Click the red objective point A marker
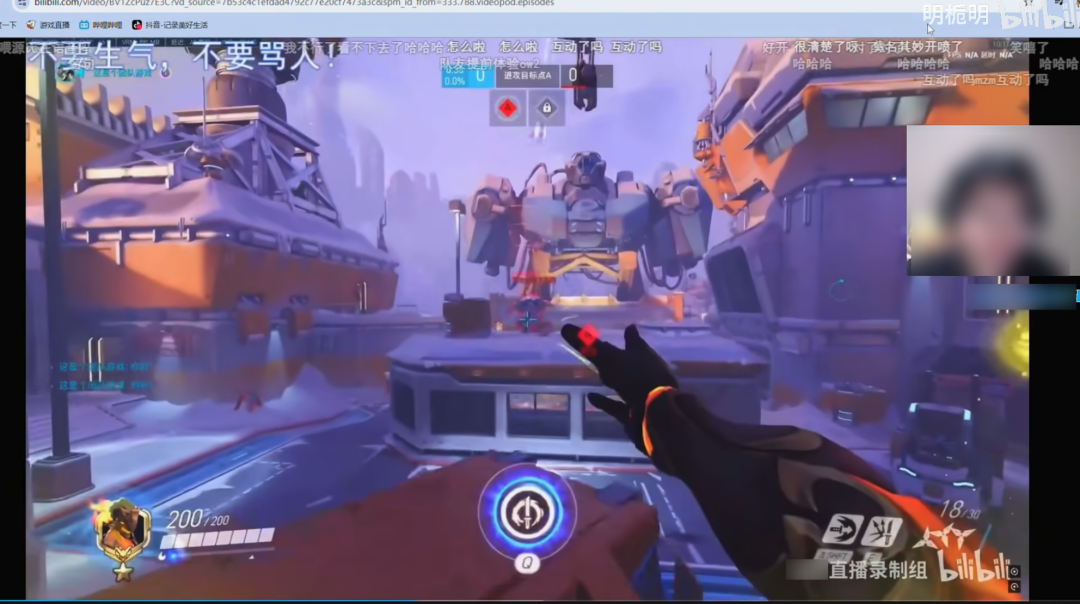1080x604 pixels. (x=508, y=107)
